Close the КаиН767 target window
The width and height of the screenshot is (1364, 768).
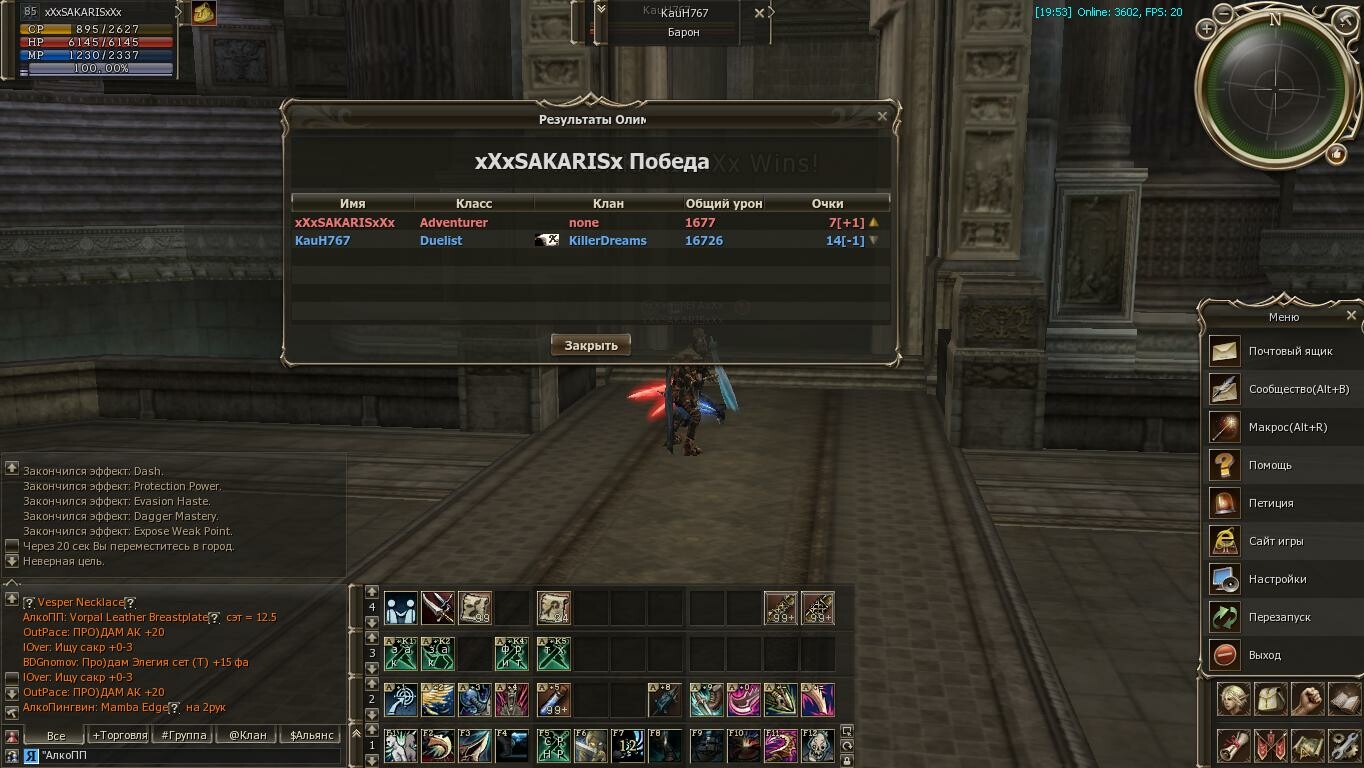pyautogui.click(x=759, y=13)
